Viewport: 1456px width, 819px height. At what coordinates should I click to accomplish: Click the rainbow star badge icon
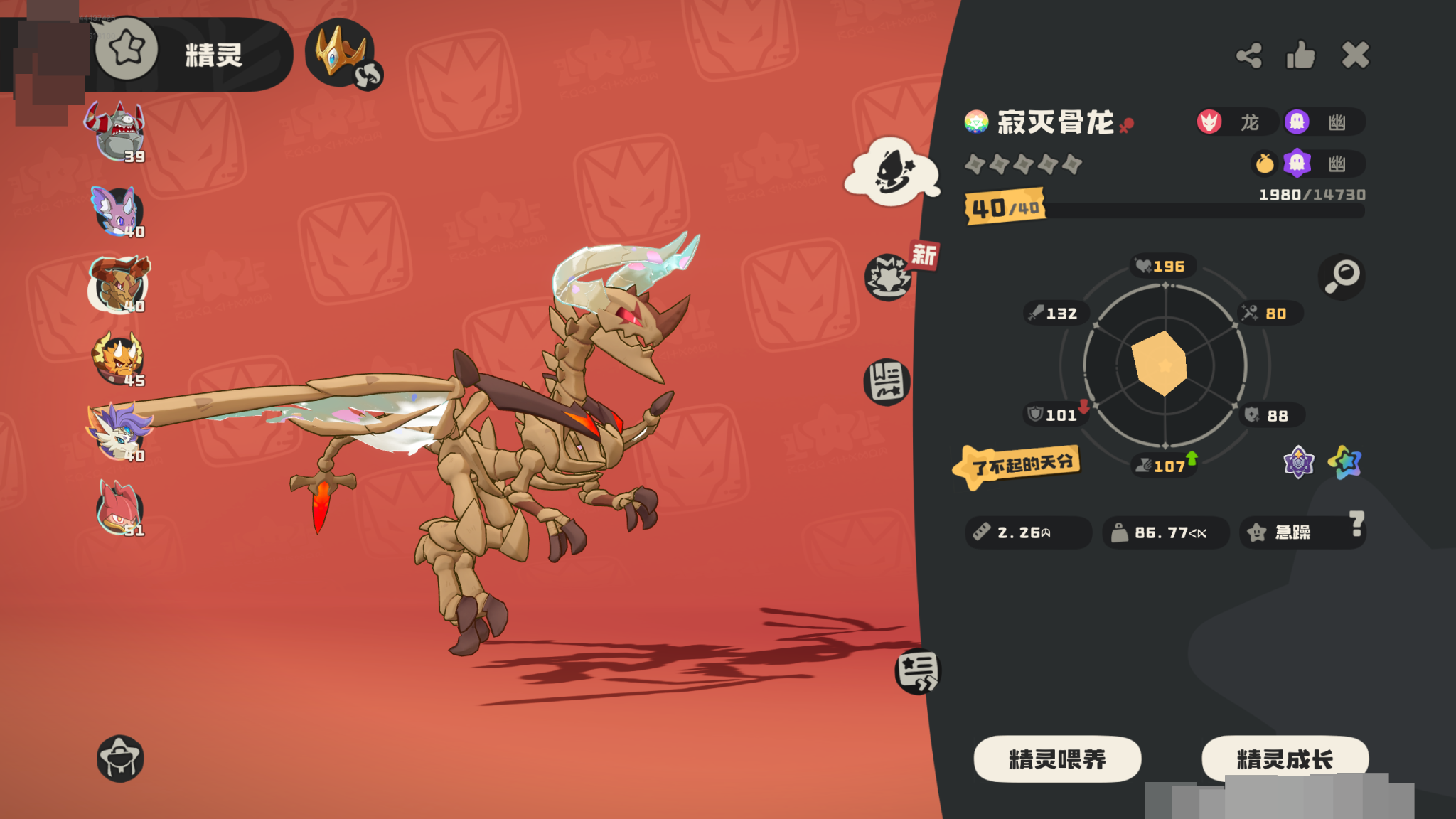[1345, 463]
